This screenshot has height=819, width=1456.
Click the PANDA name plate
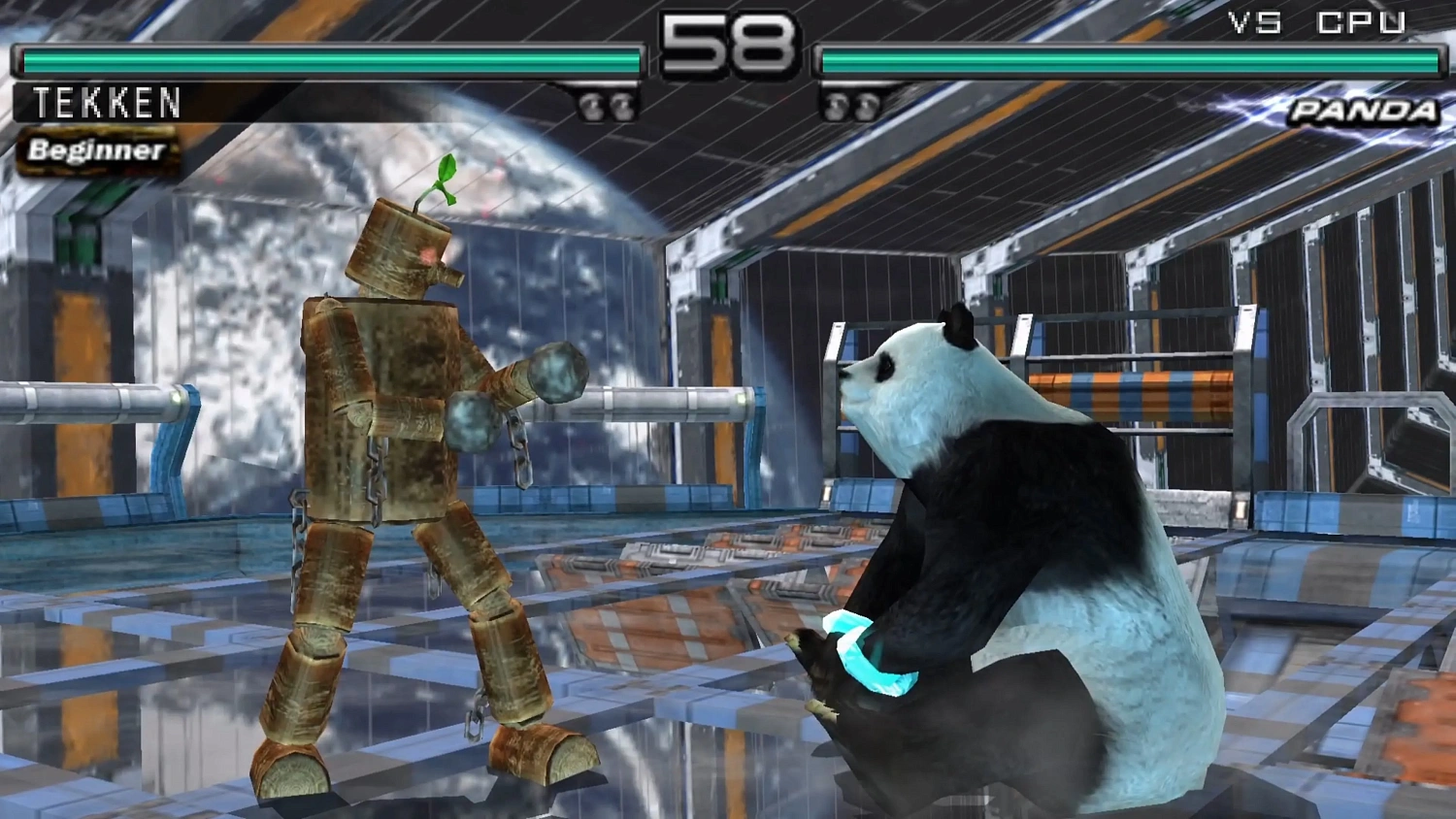click(x=1364, y=111)
